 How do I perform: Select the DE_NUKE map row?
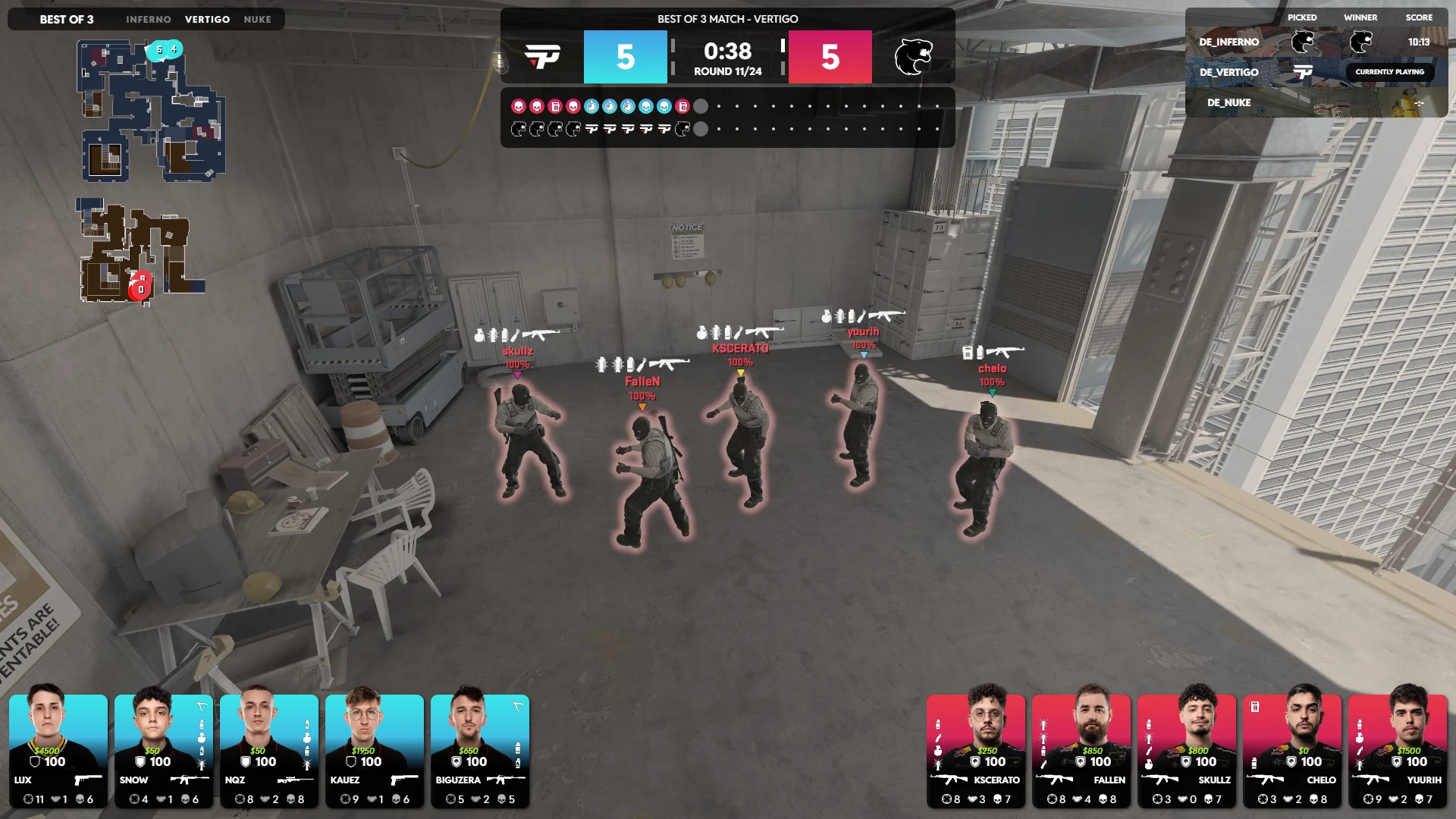pyautogui.click(x=1316, y=102)
